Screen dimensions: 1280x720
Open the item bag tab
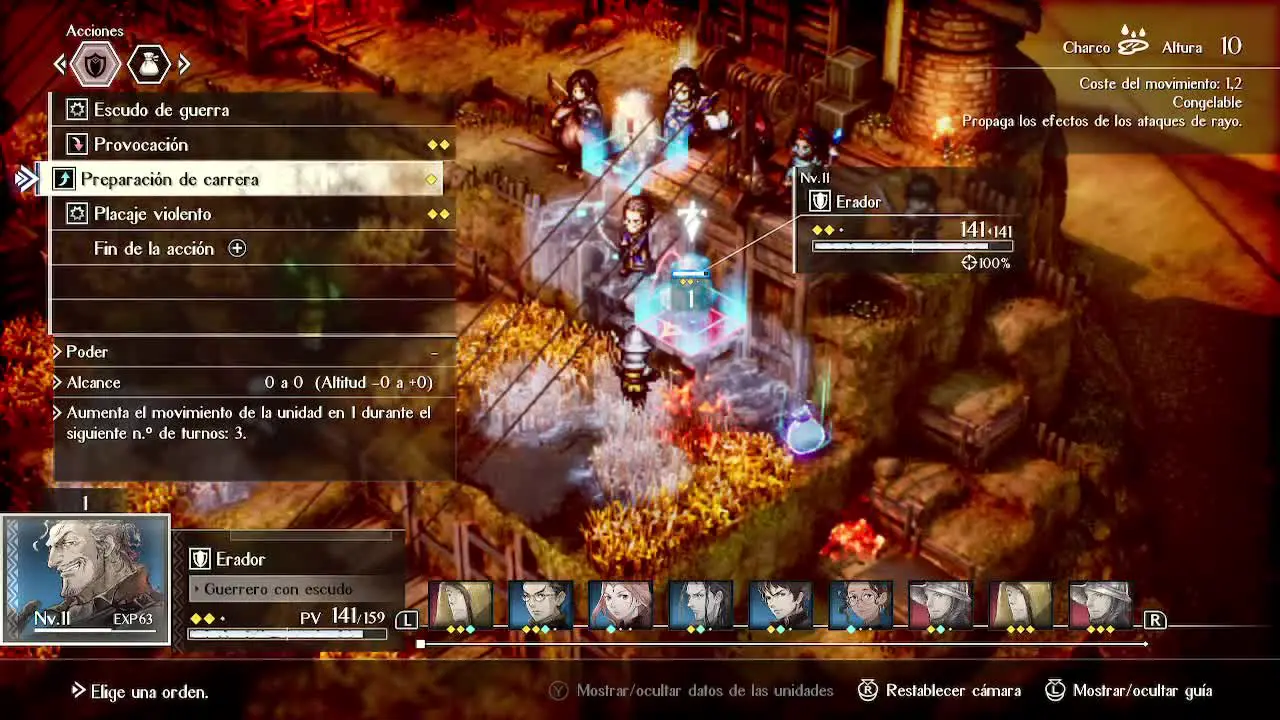click(149, 66)
